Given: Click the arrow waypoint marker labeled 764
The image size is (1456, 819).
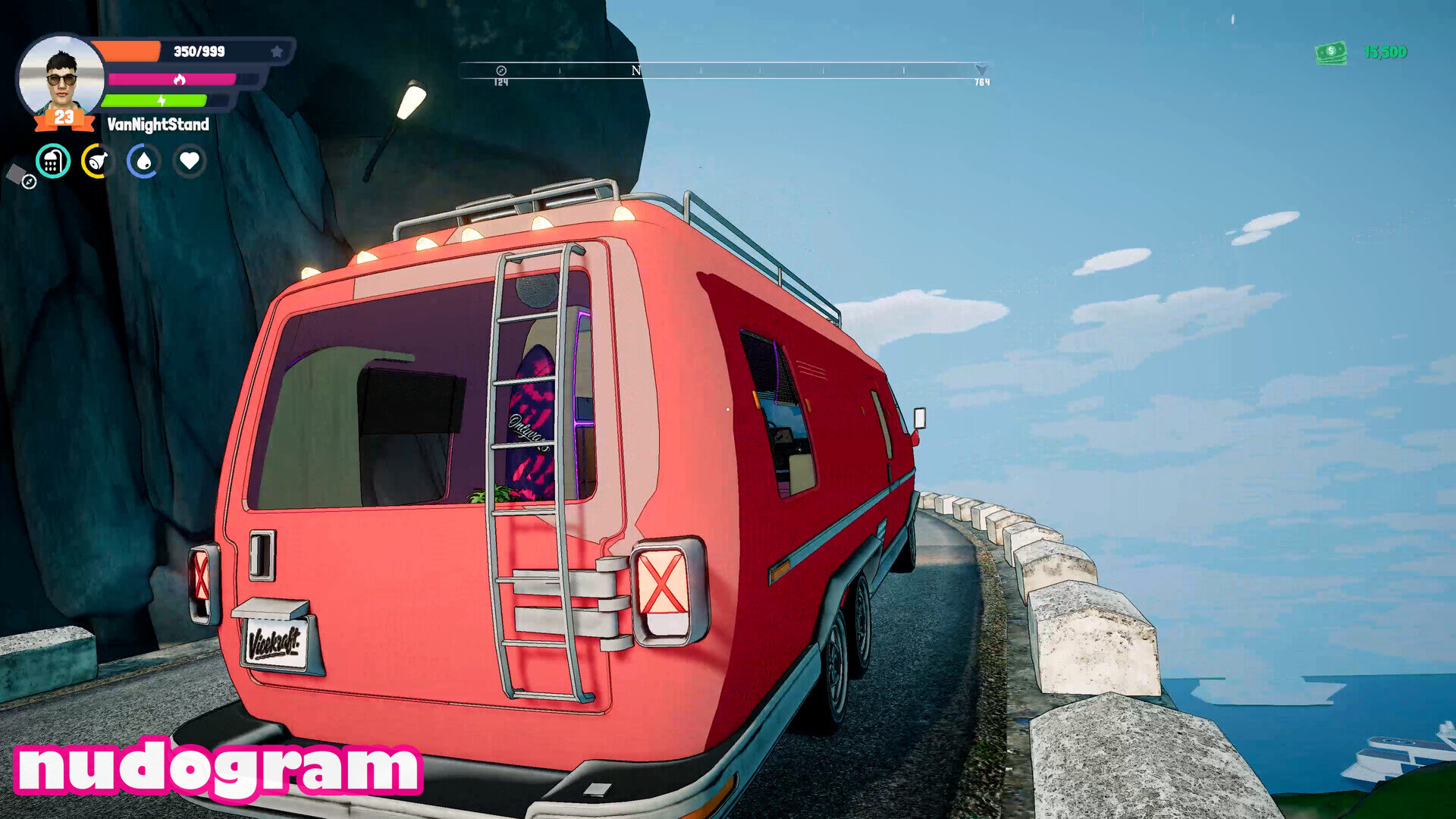Looking at the screenshot, I should (981, 71).
